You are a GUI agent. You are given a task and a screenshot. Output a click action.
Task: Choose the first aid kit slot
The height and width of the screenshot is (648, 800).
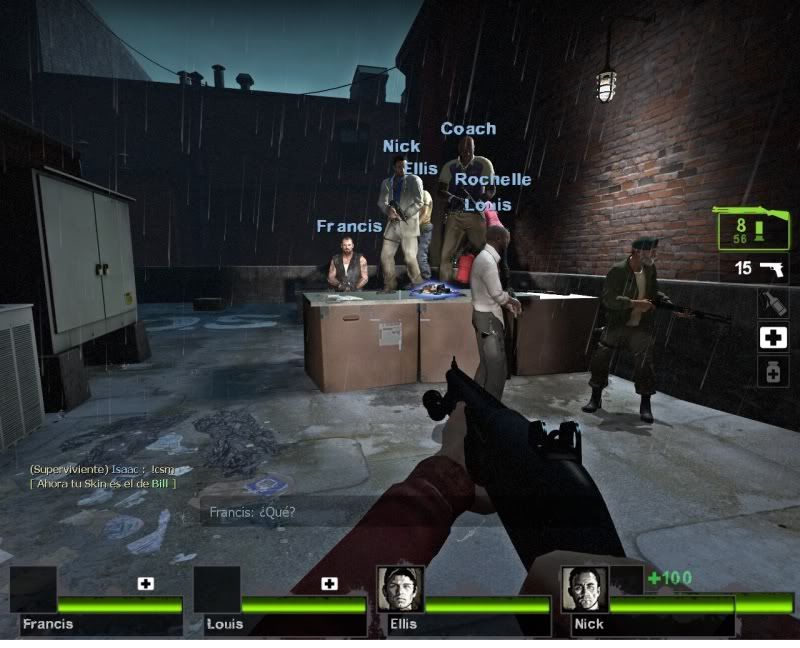click(772, 338)
